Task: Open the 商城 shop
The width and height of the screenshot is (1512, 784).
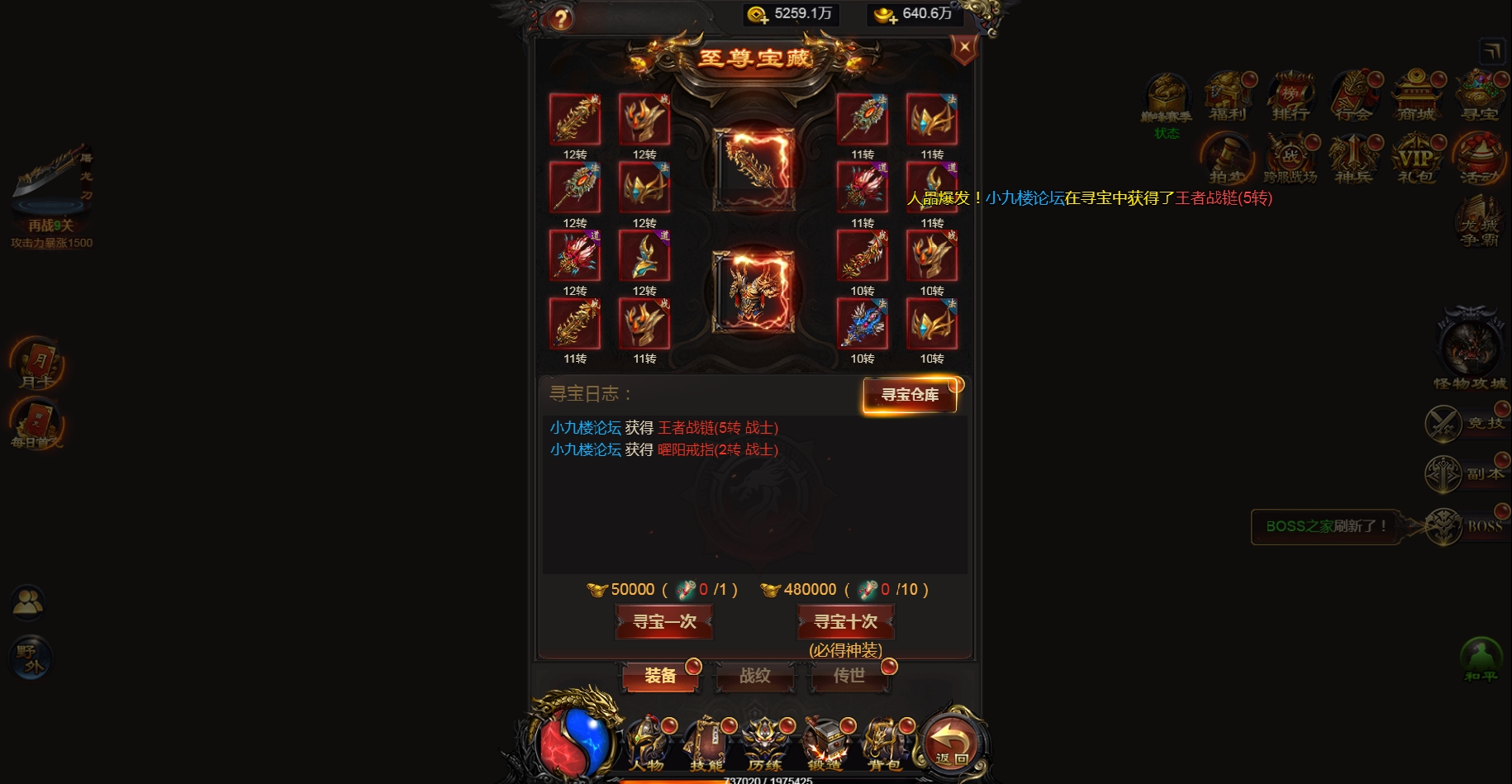Action: coord(1418,93)
